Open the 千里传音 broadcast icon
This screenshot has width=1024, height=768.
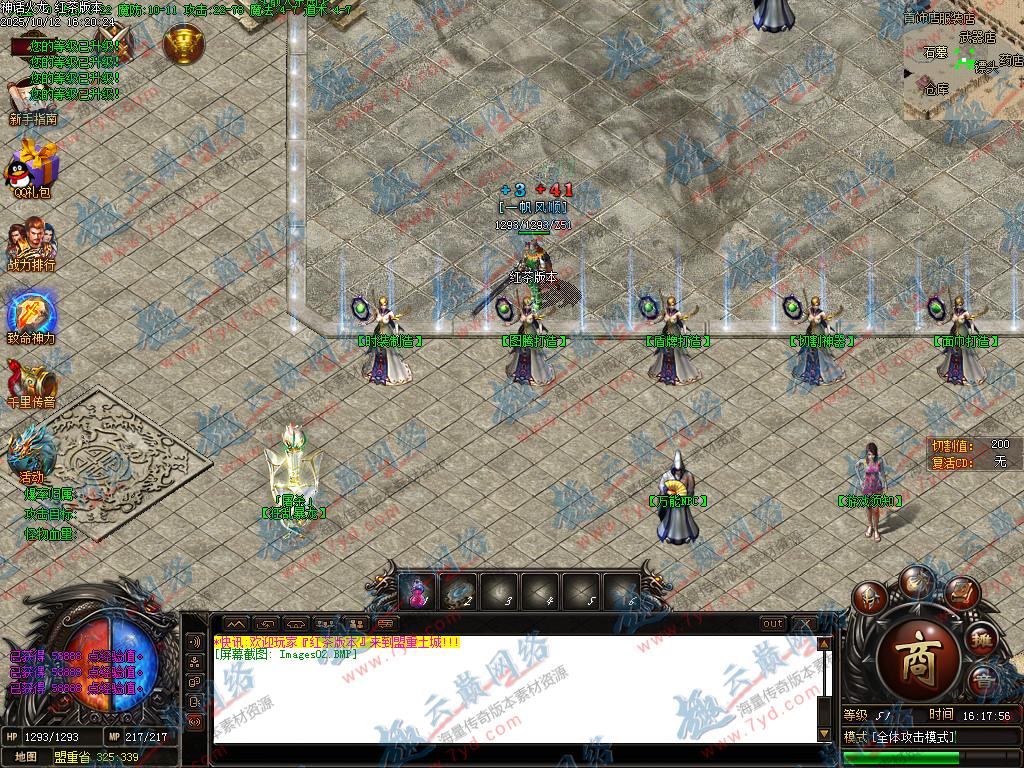click(x=32, y=380)
